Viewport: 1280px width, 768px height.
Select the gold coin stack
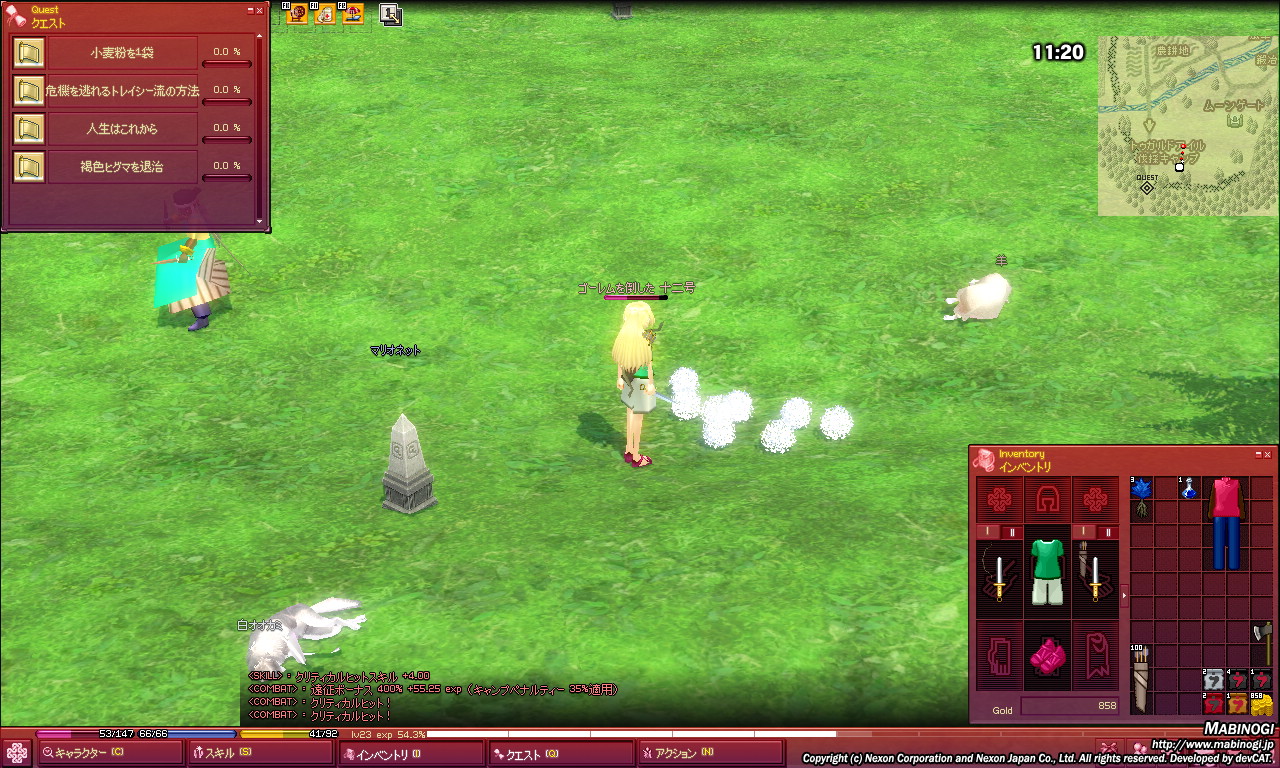click(x=1262, y=704)
